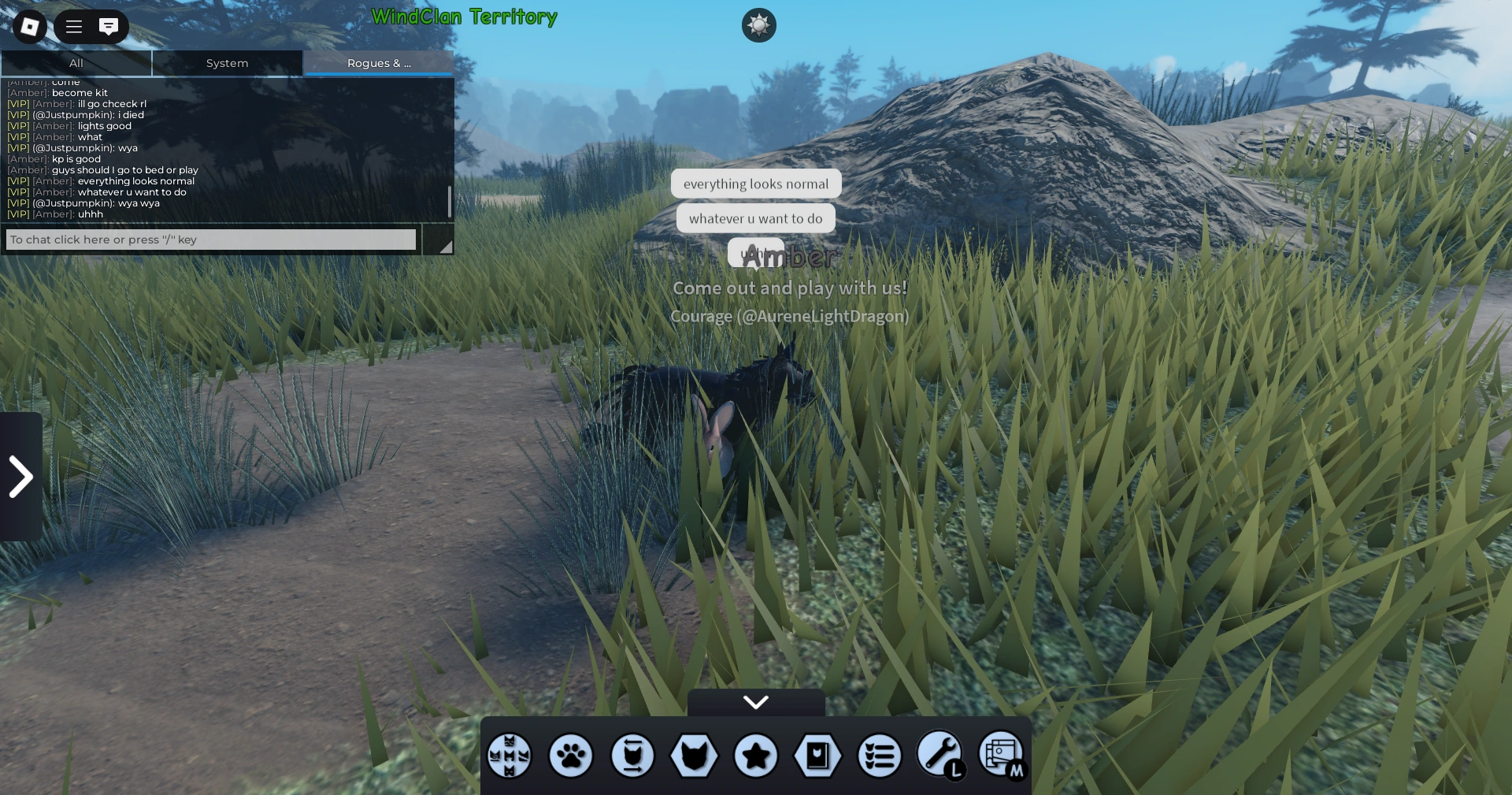The image size is (1512, 795).
Task: Select the paw actions icon
Action: click(570, 756)
